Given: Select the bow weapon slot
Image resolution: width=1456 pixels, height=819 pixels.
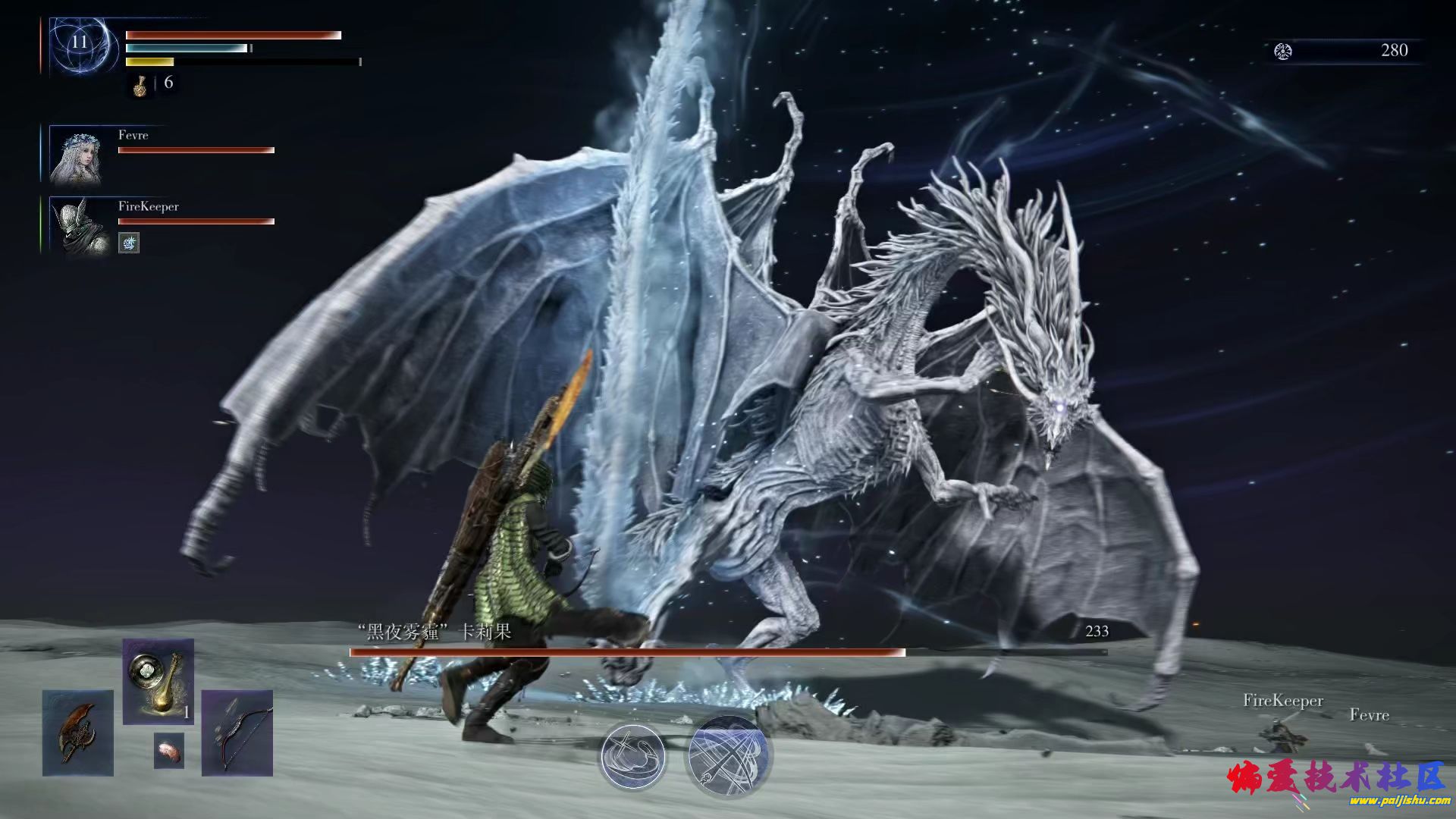Looking at the screenshot, I should (237, 733).
